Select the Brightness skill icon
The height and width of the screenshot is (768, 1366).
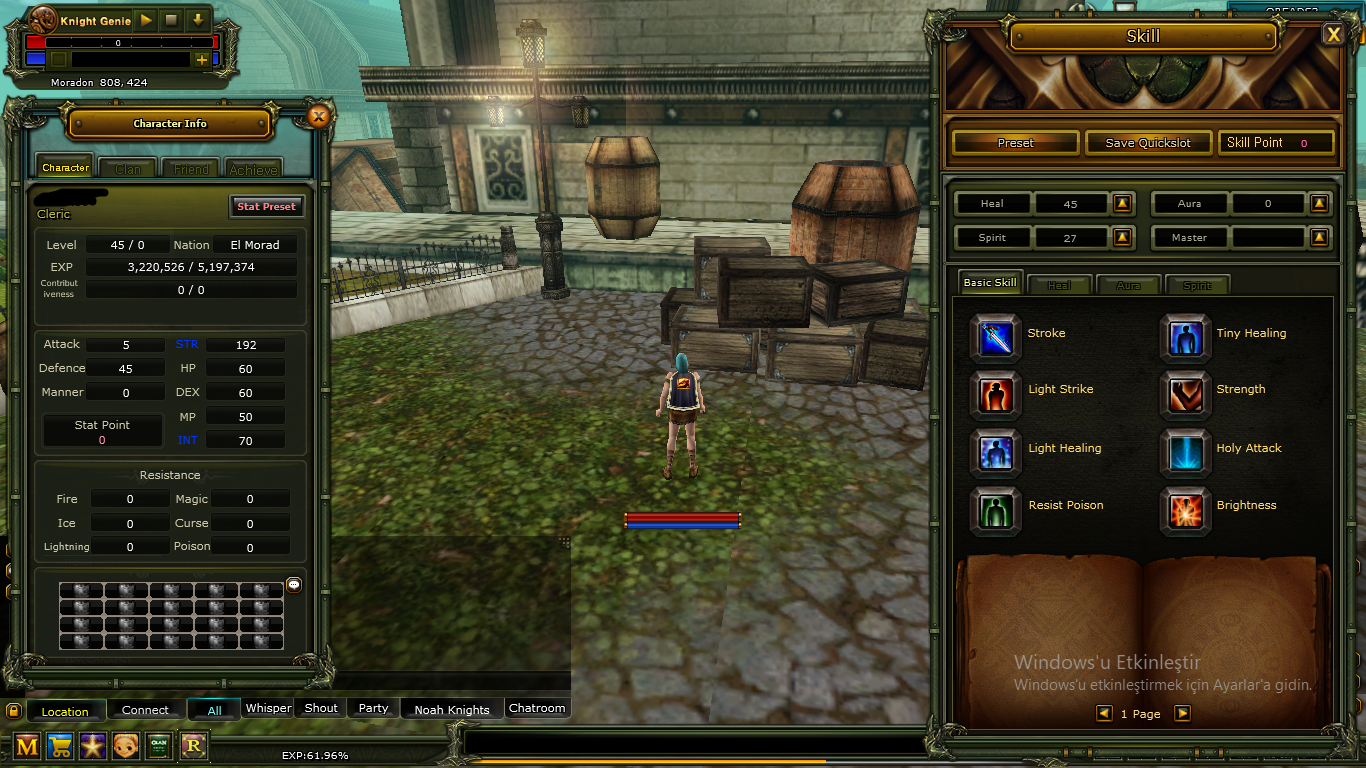click(x=1185, y=510)
